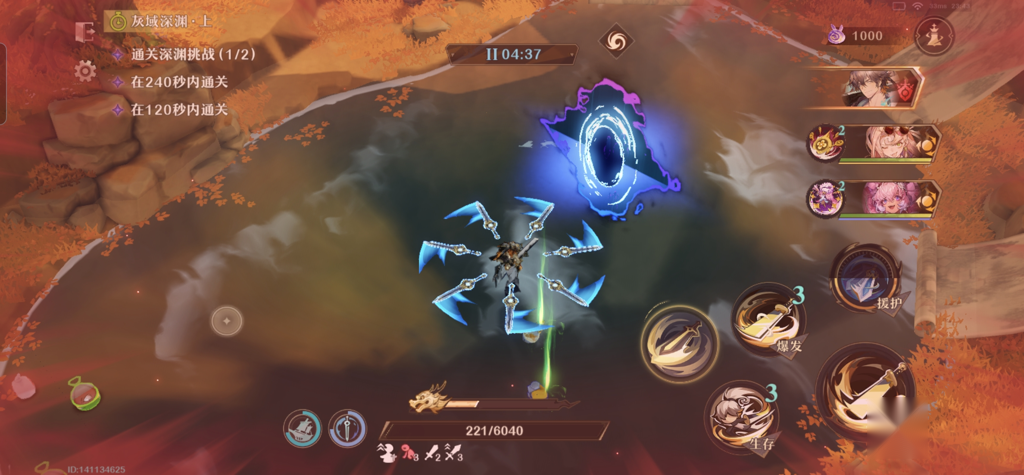
Task: Tap the swirl vortex icon beside the timer
Action: coord(616,42)
